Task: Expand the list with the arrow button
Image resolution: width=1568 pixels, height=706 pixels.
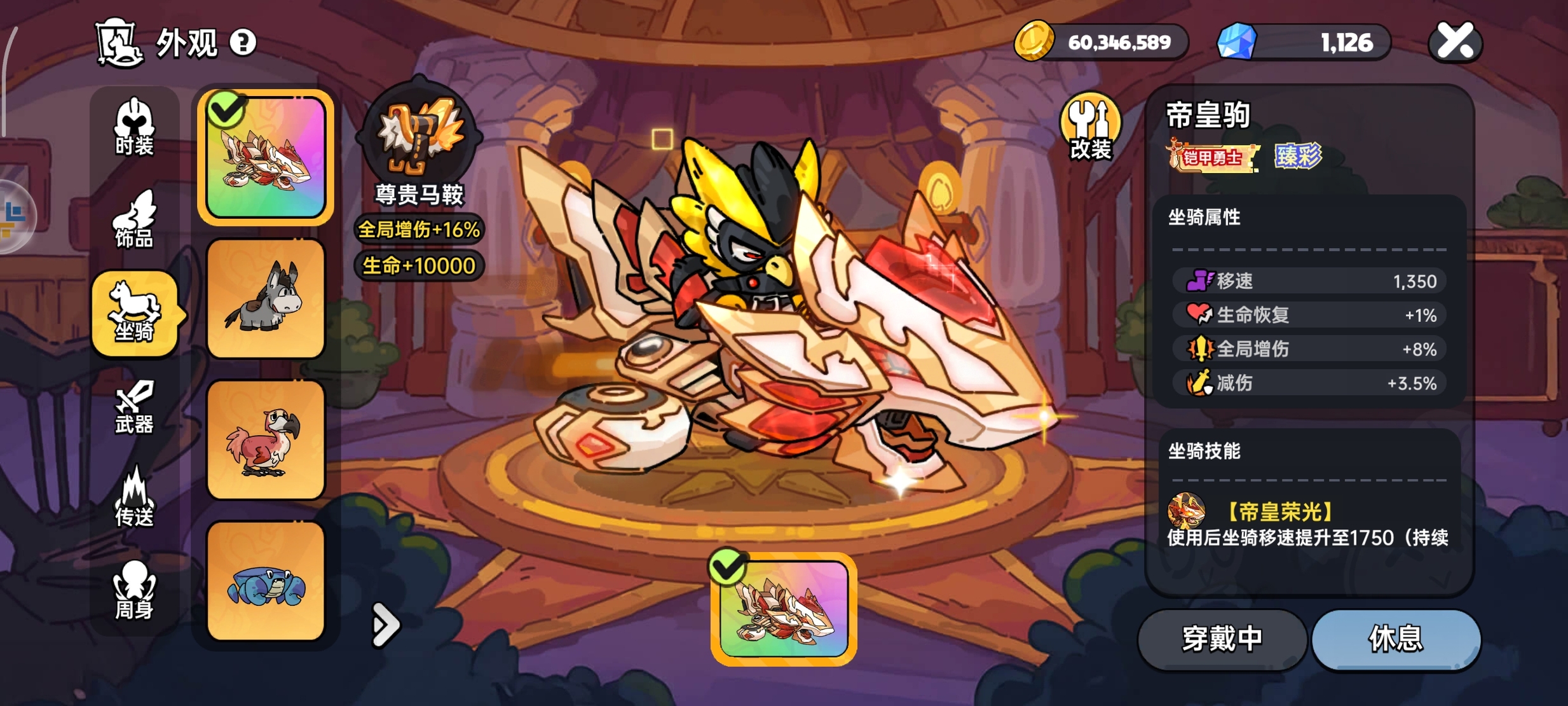Action: pos(385,625)
